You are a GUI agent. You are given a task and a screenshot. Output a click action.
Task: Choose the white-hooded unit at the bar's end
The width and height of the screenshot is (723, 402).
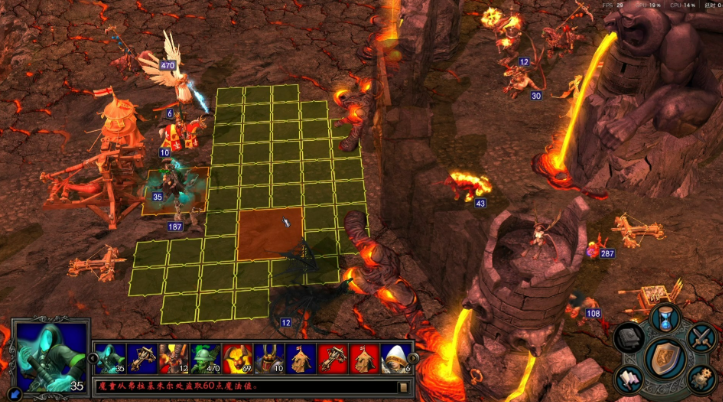[397, 357]
